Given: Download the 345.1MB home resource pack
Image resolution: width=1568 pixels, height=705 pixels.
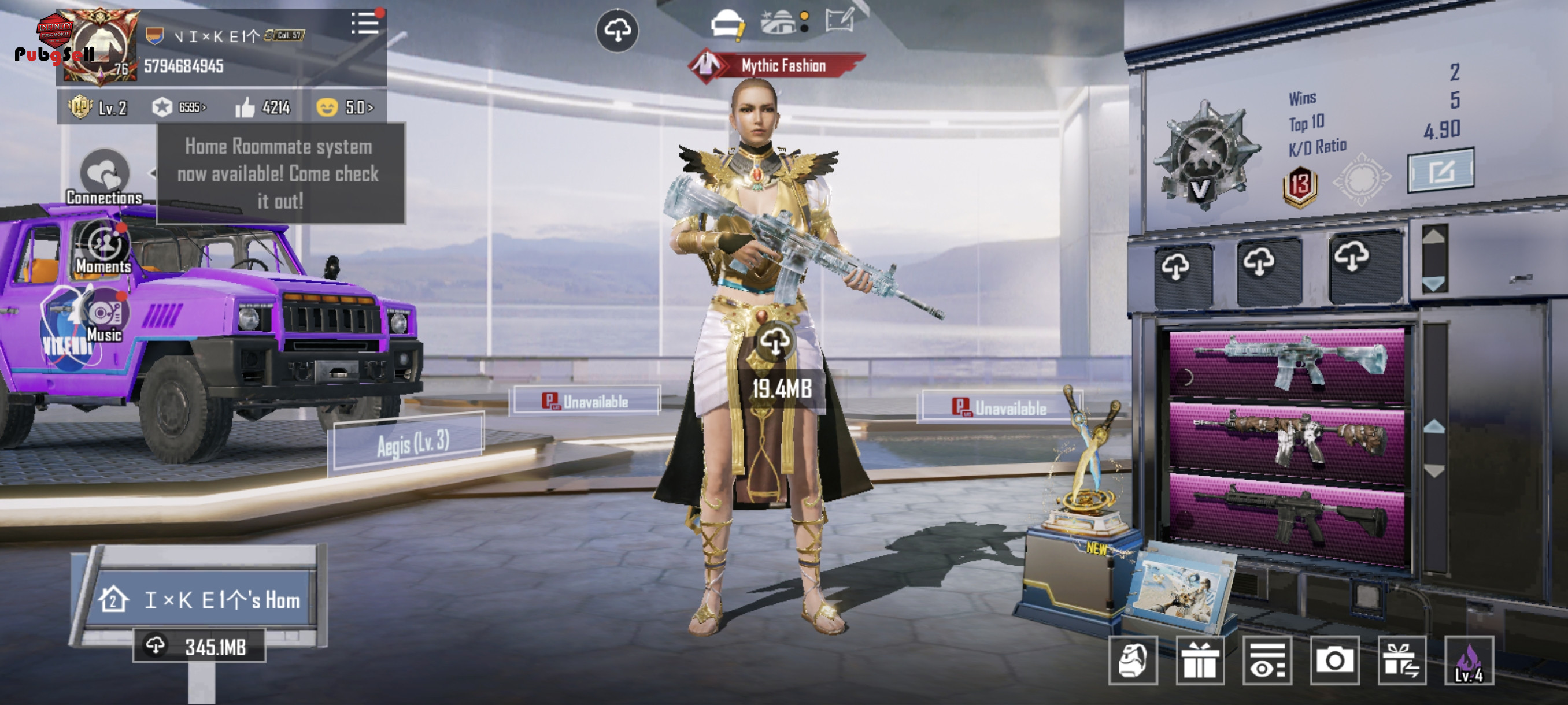Looking at the screenshot, I should click(199, 646).
